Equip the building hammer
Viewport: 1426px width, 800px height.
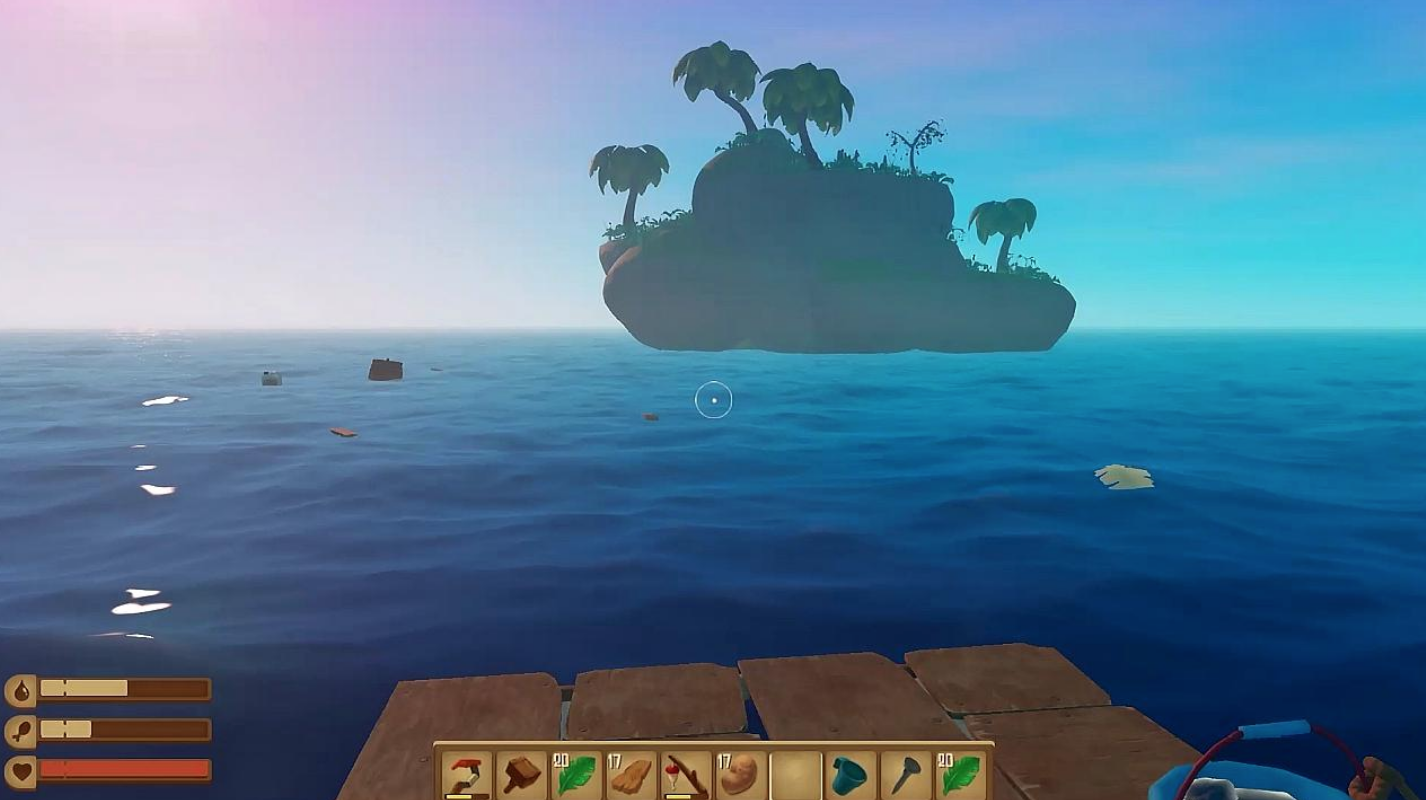(521, 775)
